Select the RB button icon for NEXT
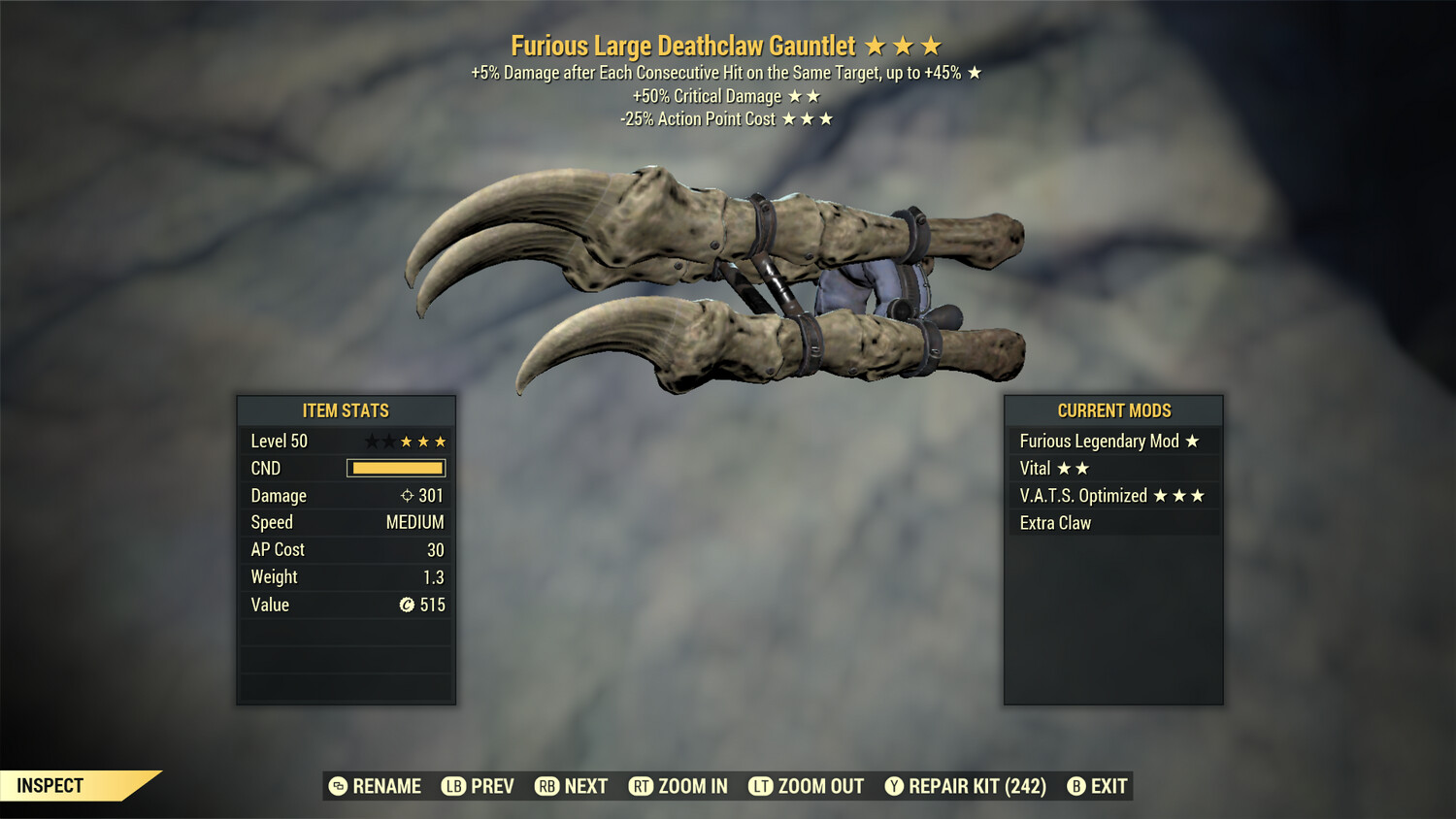1456x819 pixels. tap(546, 786)
